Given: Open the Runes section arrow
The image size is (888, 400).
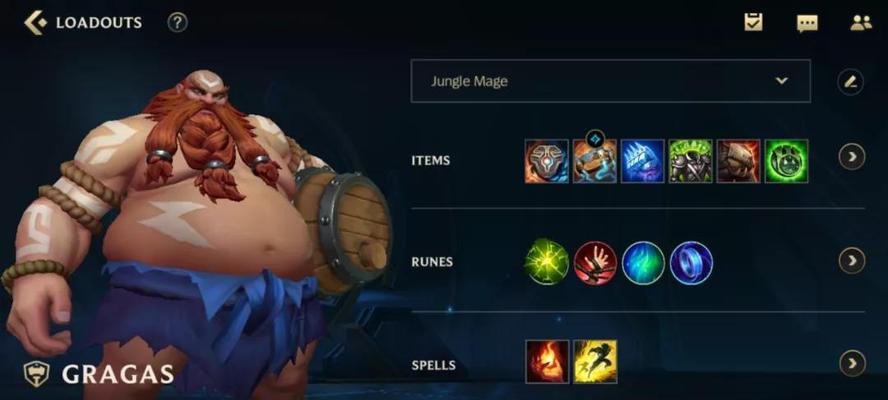Looking at the screenshot, I should coord(851,261).
